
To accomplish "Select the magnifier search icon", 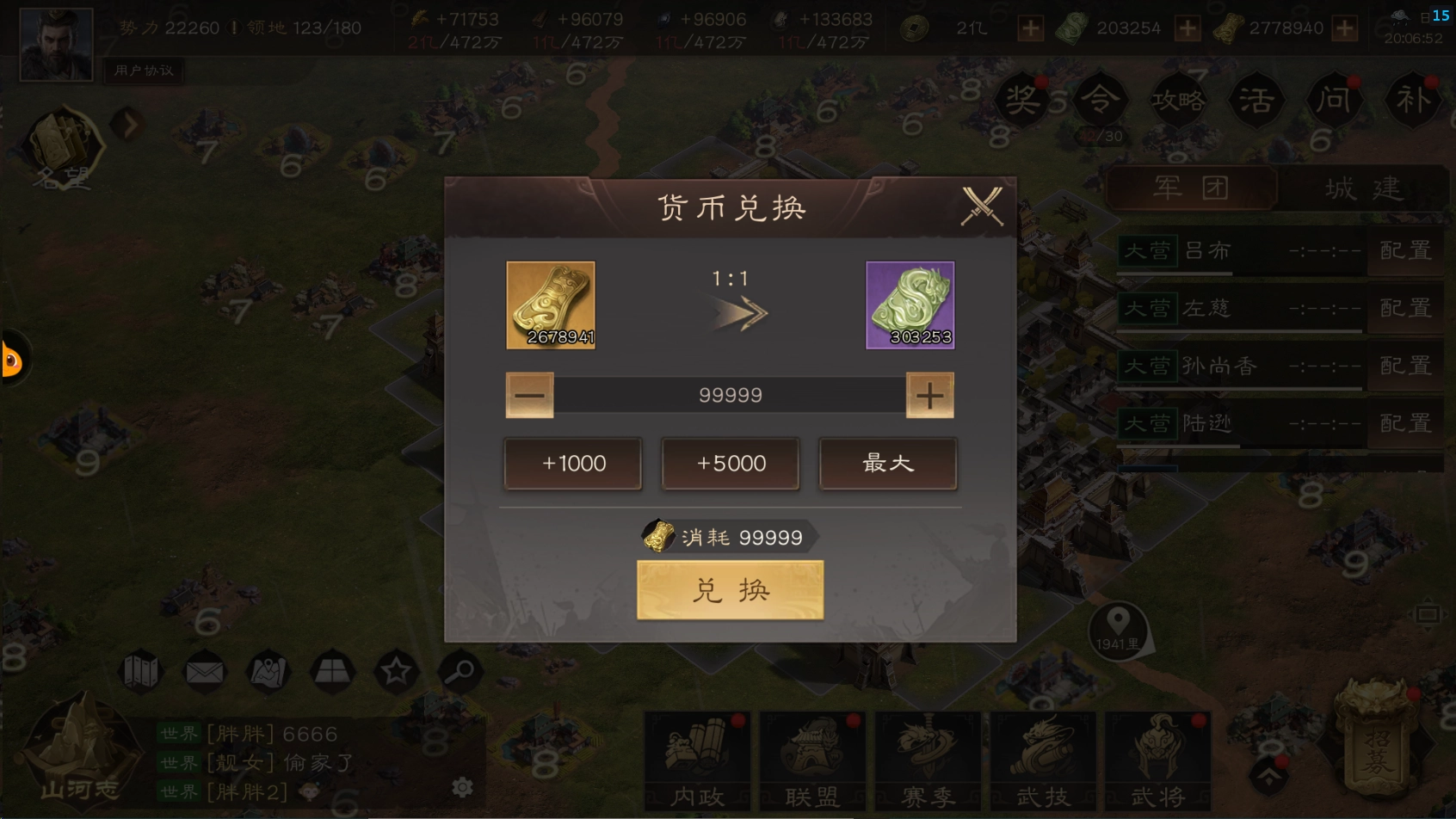I will (x=462, y=672).
